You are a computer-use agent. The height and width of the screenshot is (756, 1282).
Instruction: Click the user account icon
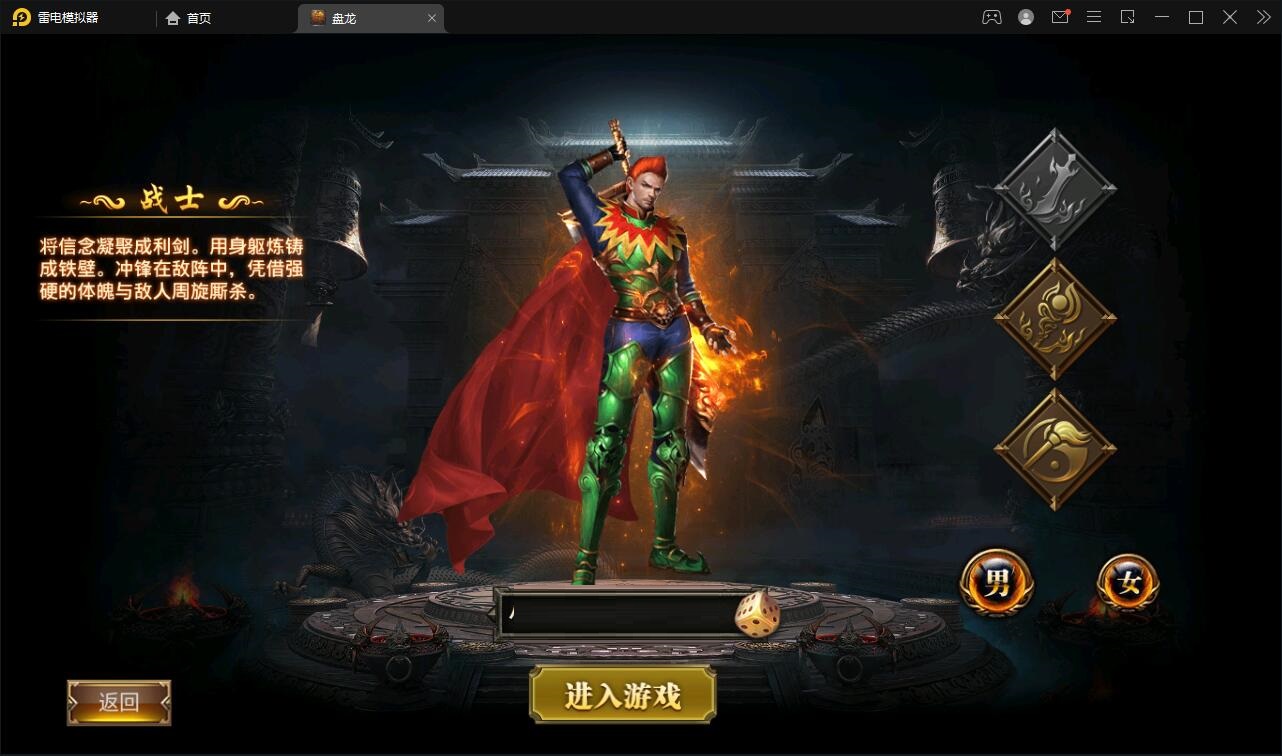click(1025, 17)
